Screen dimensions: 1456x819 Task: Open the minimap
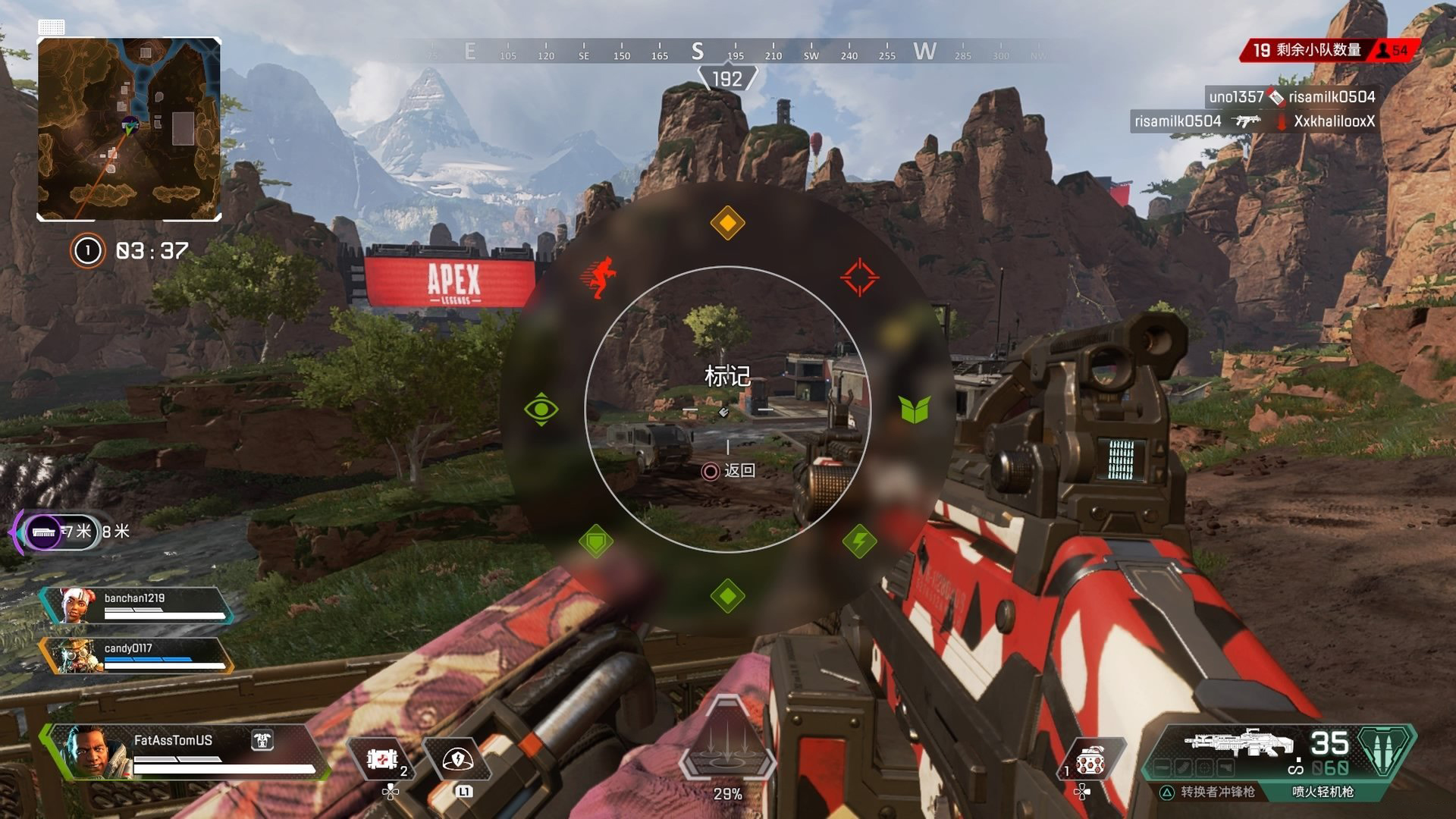click(x=130, y=130)
